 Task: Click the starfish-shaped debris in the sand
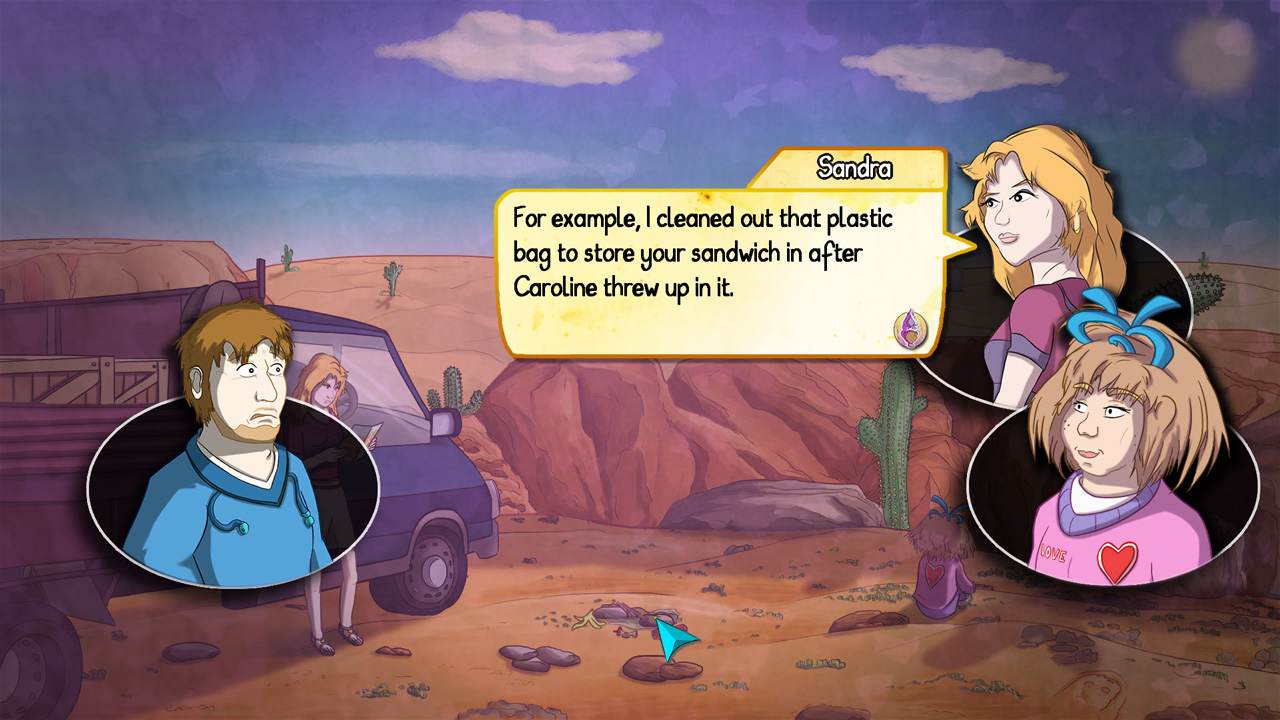click(585, 621)
